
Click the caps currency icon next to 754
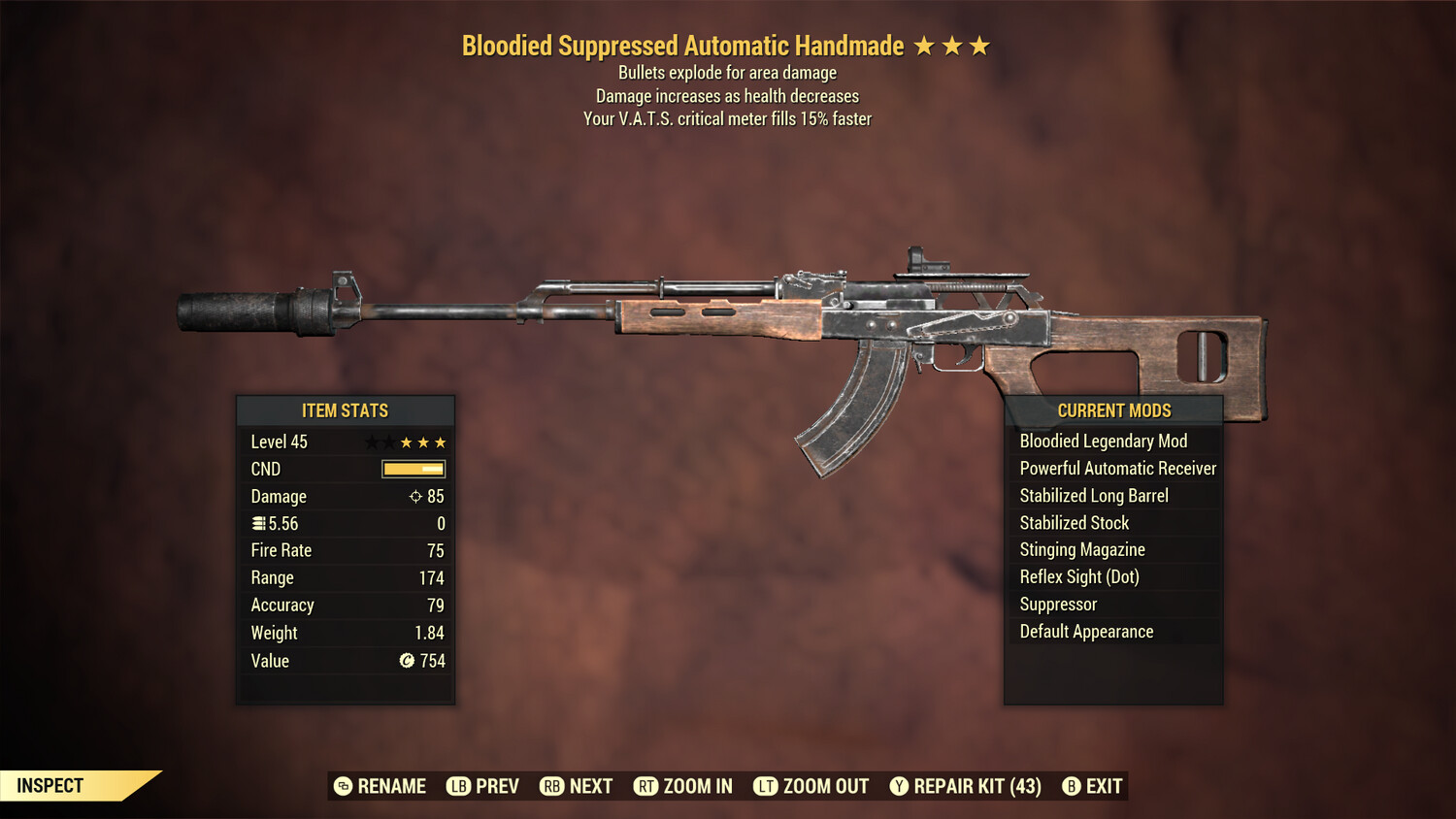(409, 661)
